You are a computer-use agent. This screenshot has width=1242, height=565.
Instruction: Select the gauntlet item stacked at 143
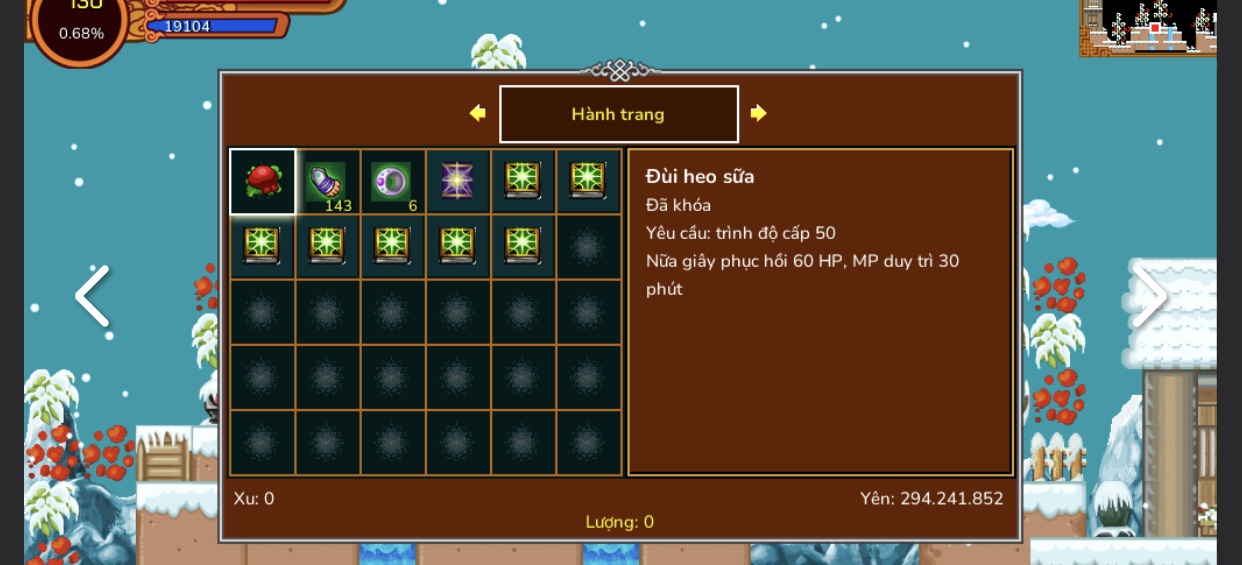(327, 182)
